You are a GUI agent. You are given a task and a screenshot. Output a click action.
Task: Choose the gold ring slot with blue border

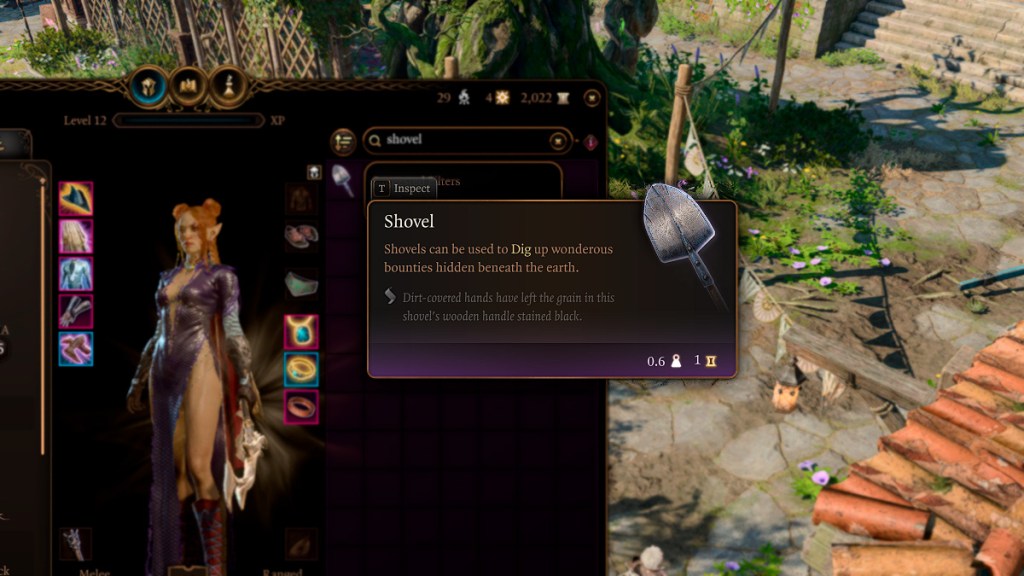pos(301,369)
